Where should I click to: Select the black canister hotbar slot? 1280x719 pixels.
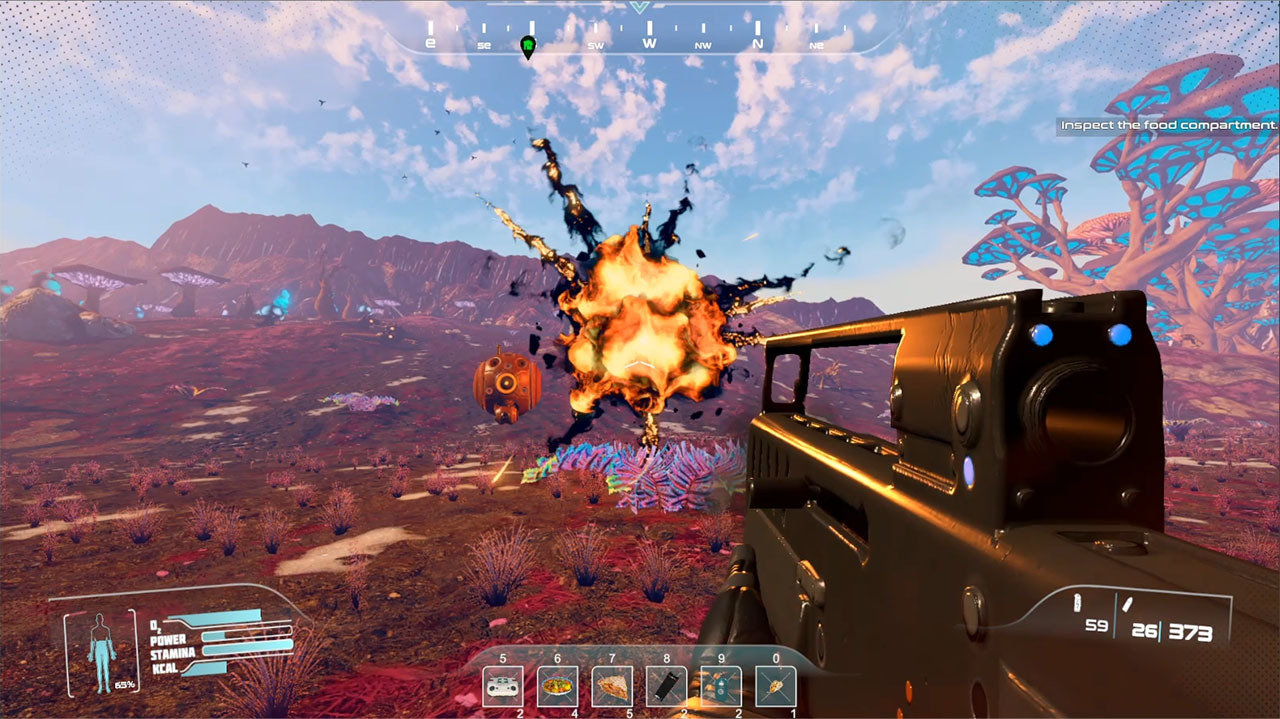[667, 687]
